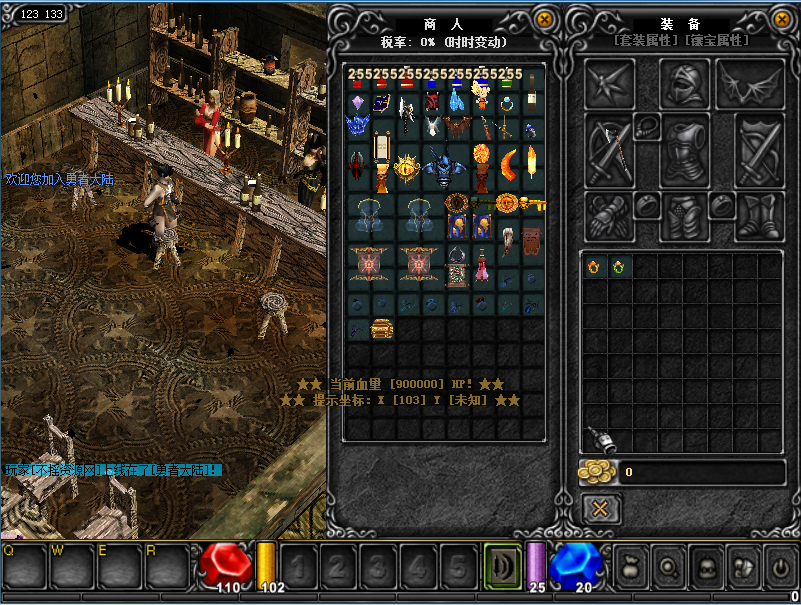Select the helmet equipment slot
801x605 pixels.
pos(684,84)
